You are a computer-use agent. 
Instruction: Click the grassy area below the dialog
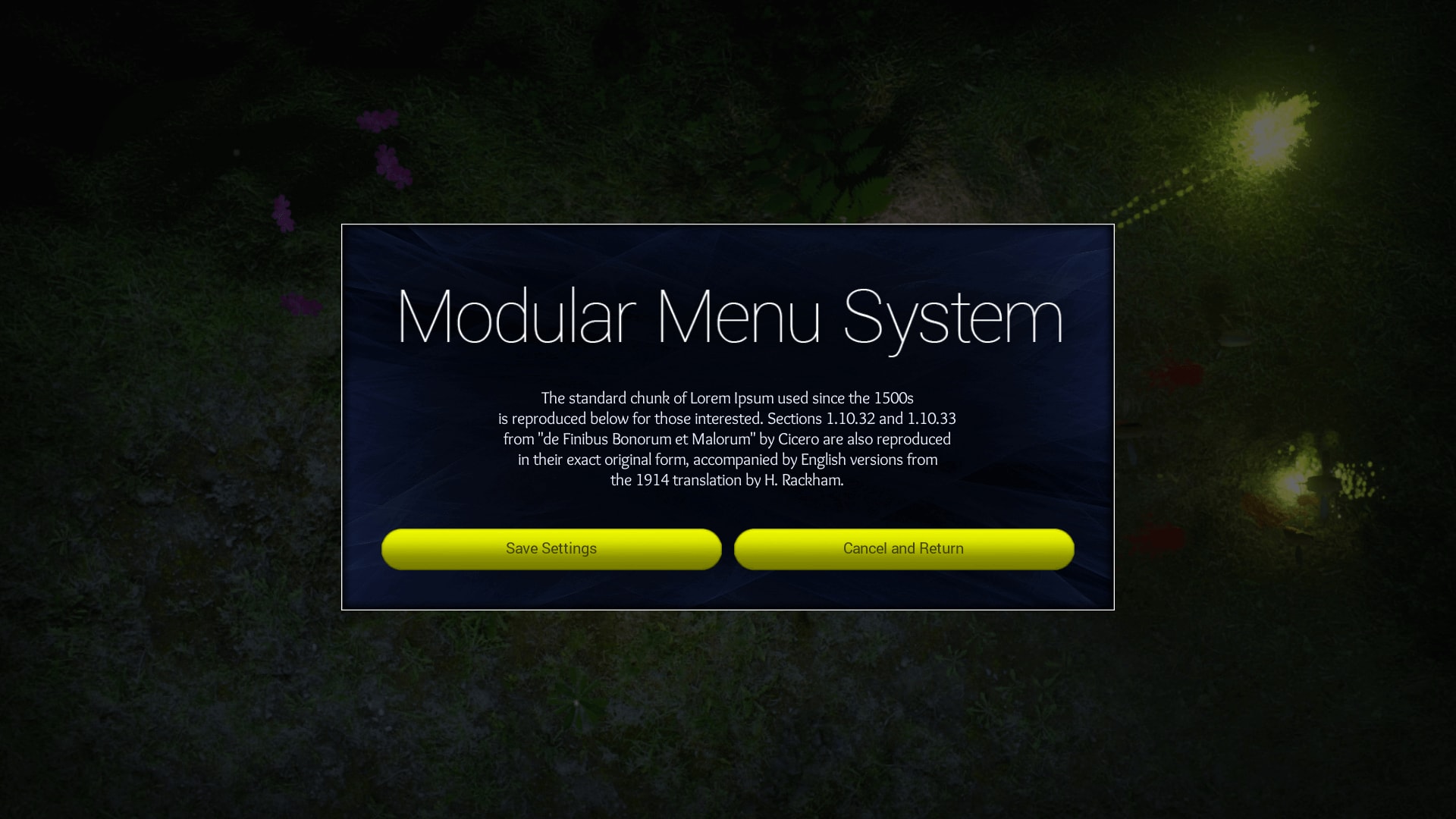pos(728,705)
